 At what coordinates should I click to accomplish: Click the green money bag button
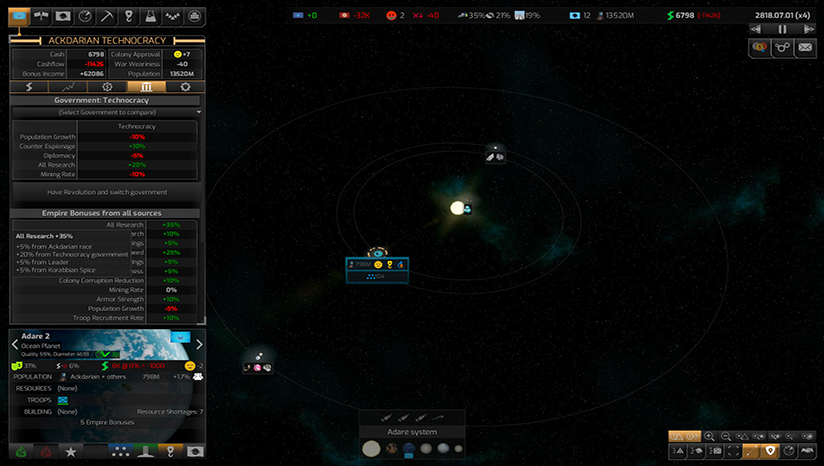click(19, 452)
